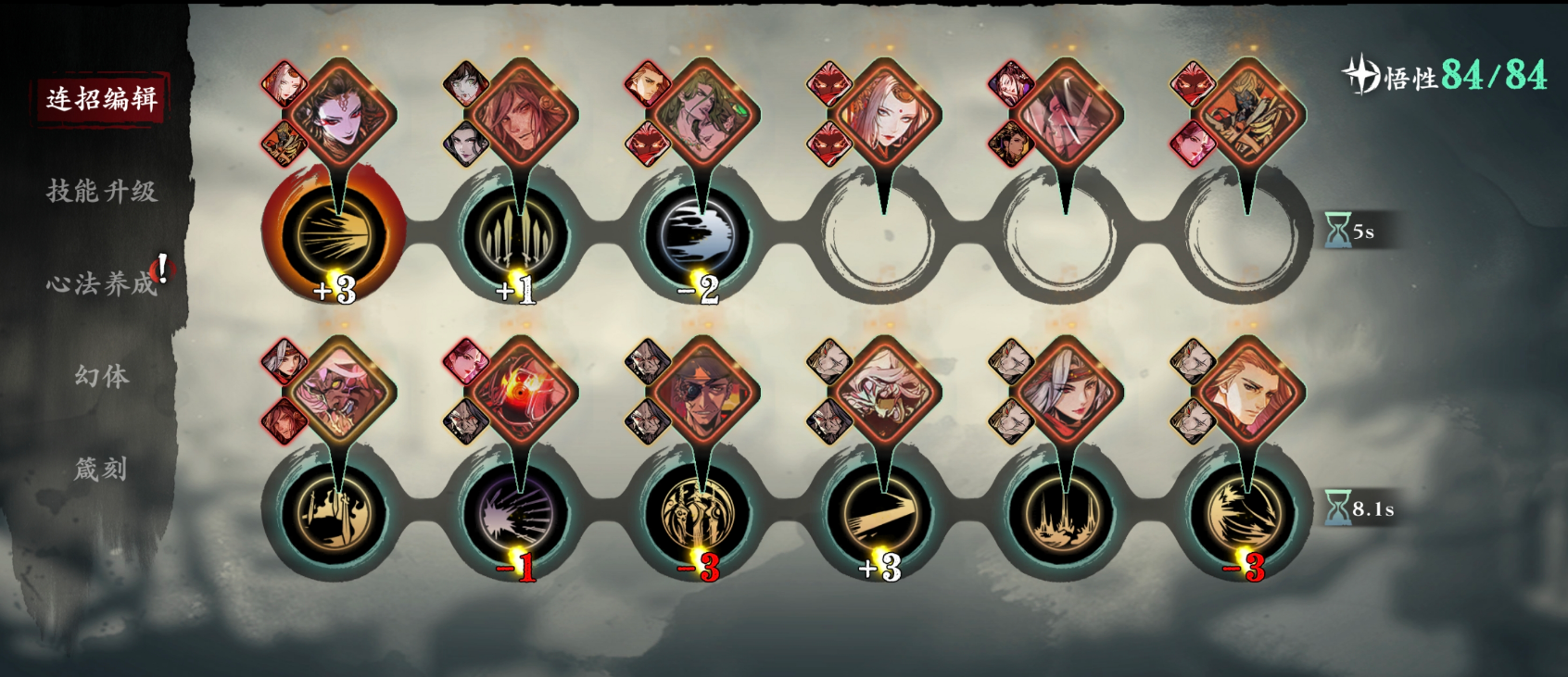
Task: Open the 篆刻 tab
Action: click(x=102, y=469)
